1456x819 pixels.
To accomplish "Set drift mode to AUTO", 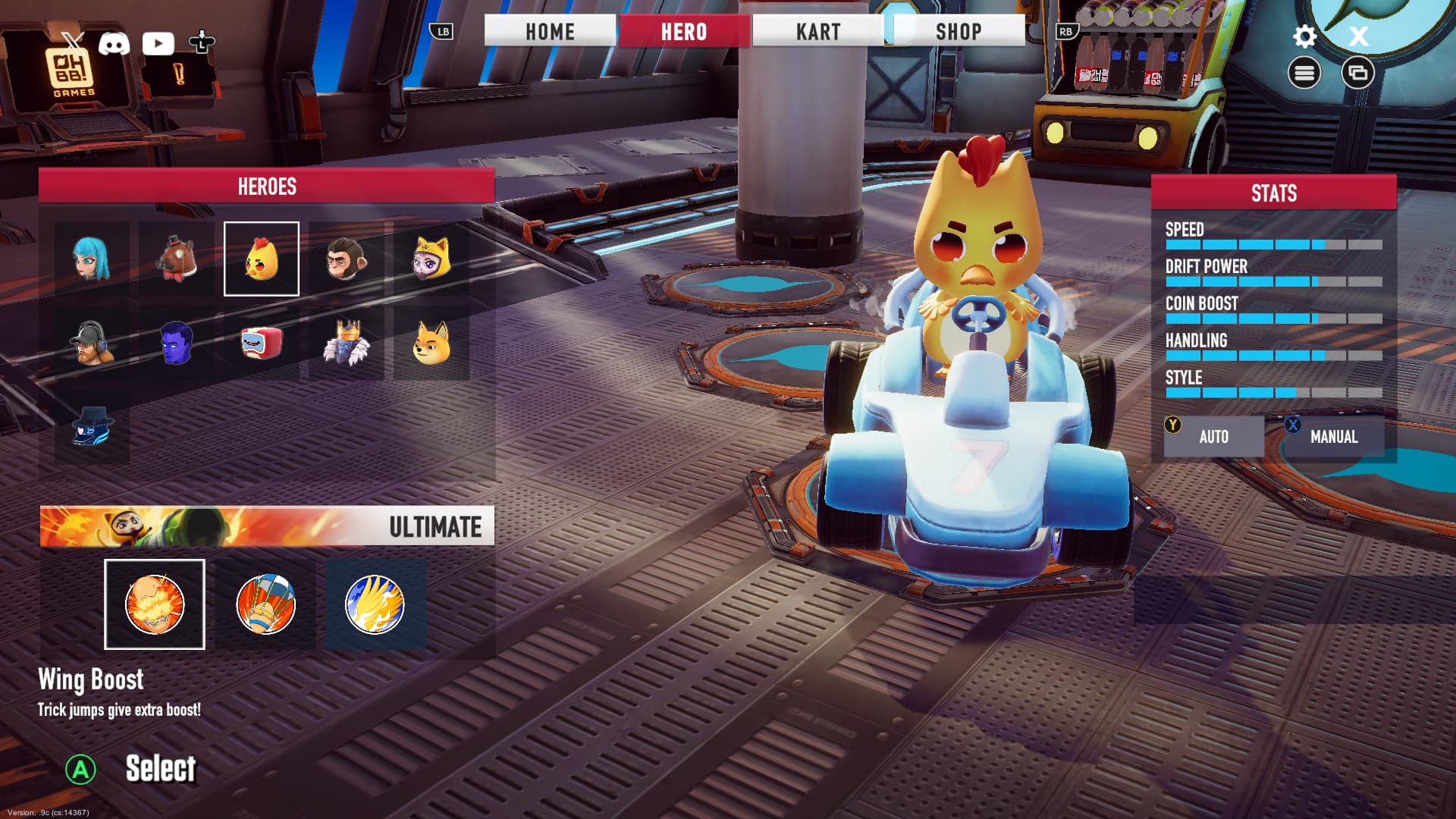I will click(x=1213, y=437).
